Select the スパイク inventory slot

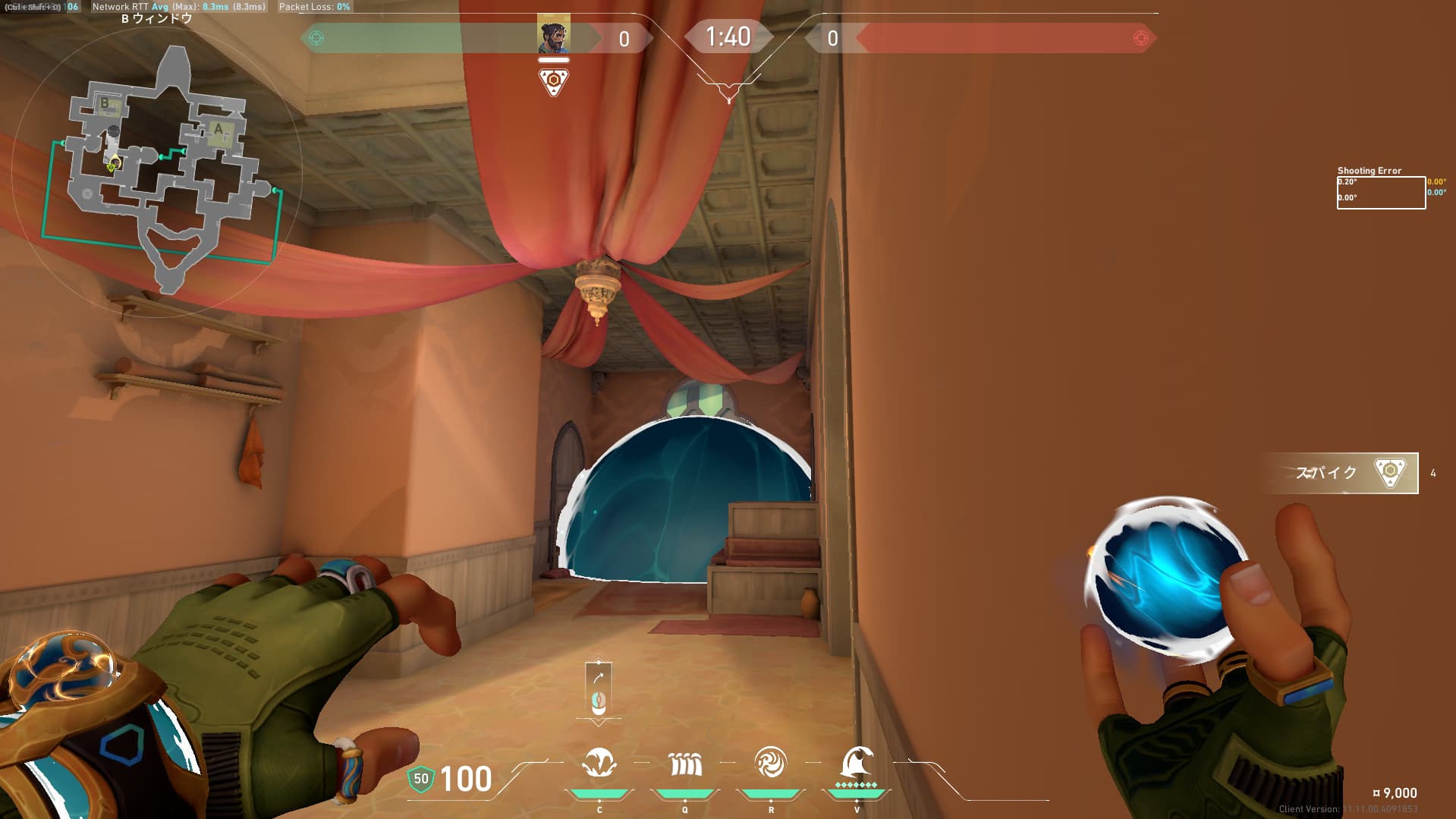pyautogui.click(x=1341, y=473)
